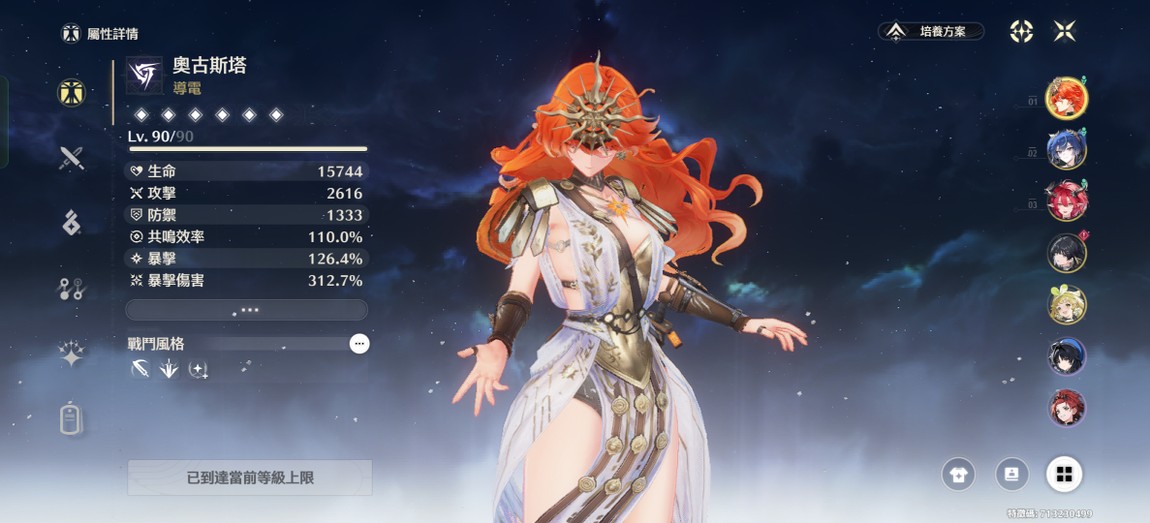This screenshot has height=523, width=1150.
Task: Open the four-square grid view of characters
Action: click(1064, 474)
